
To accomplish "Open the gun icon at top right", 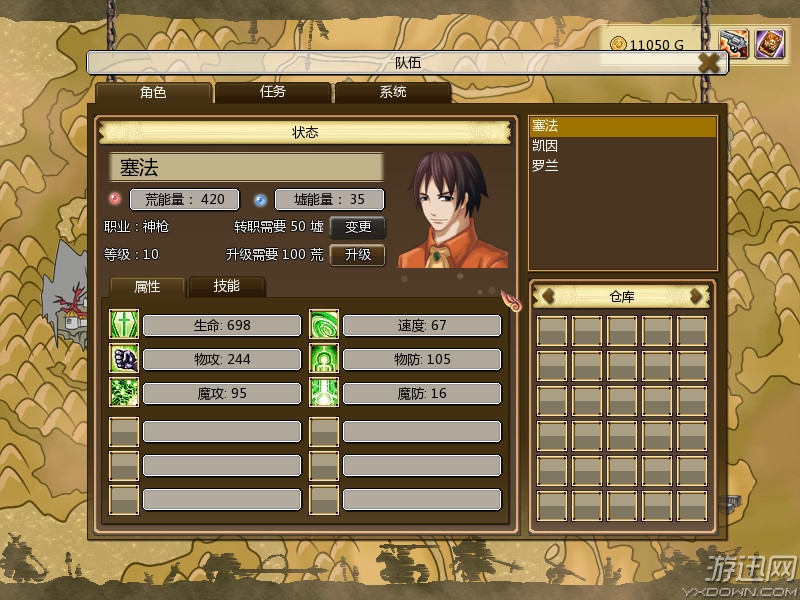I will pyautogui.click(x=734, y=44).
